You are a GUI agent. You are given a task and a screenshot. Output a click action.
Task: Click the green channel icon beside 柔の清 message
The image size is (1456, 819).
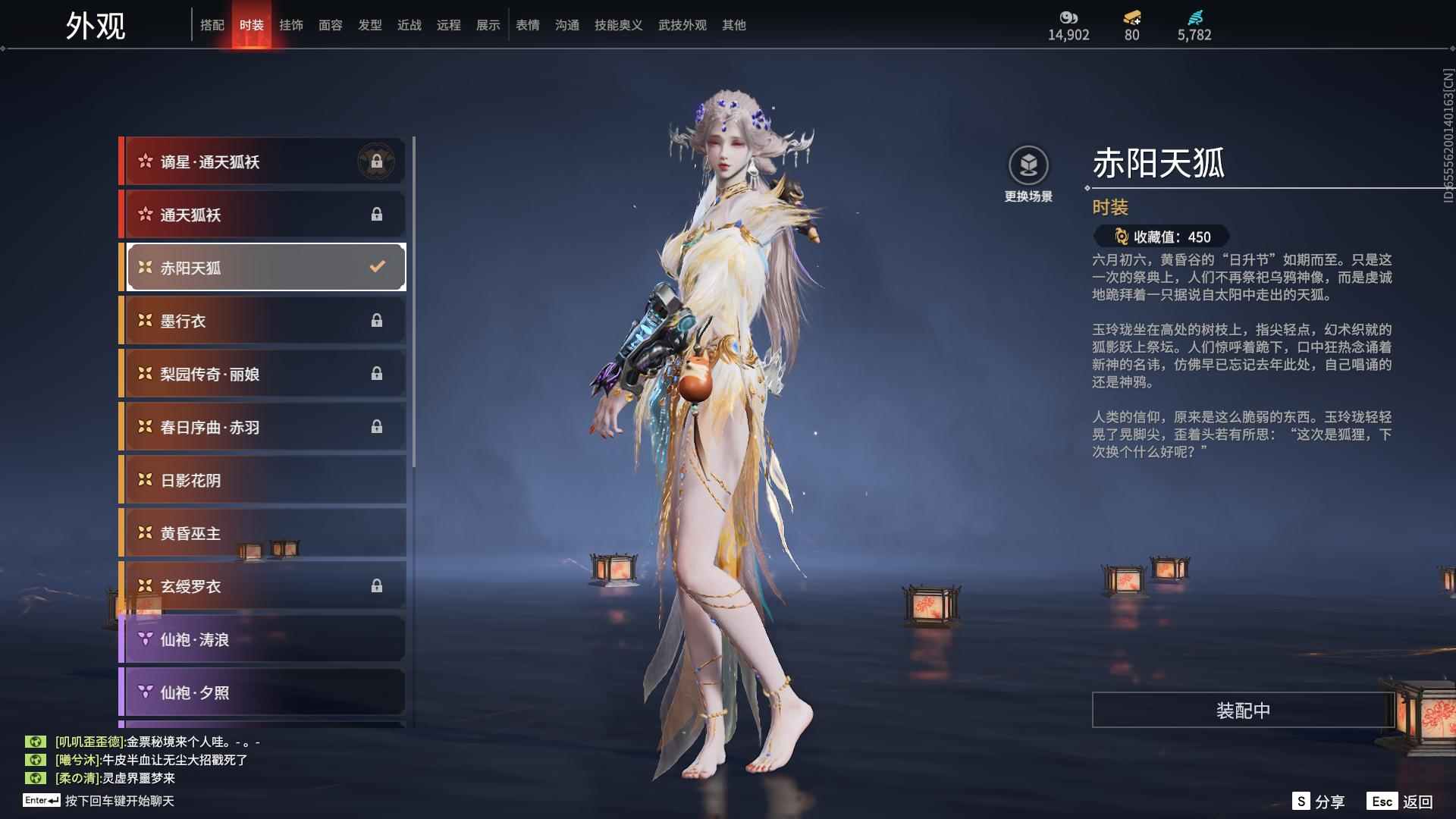coord(36,778)
